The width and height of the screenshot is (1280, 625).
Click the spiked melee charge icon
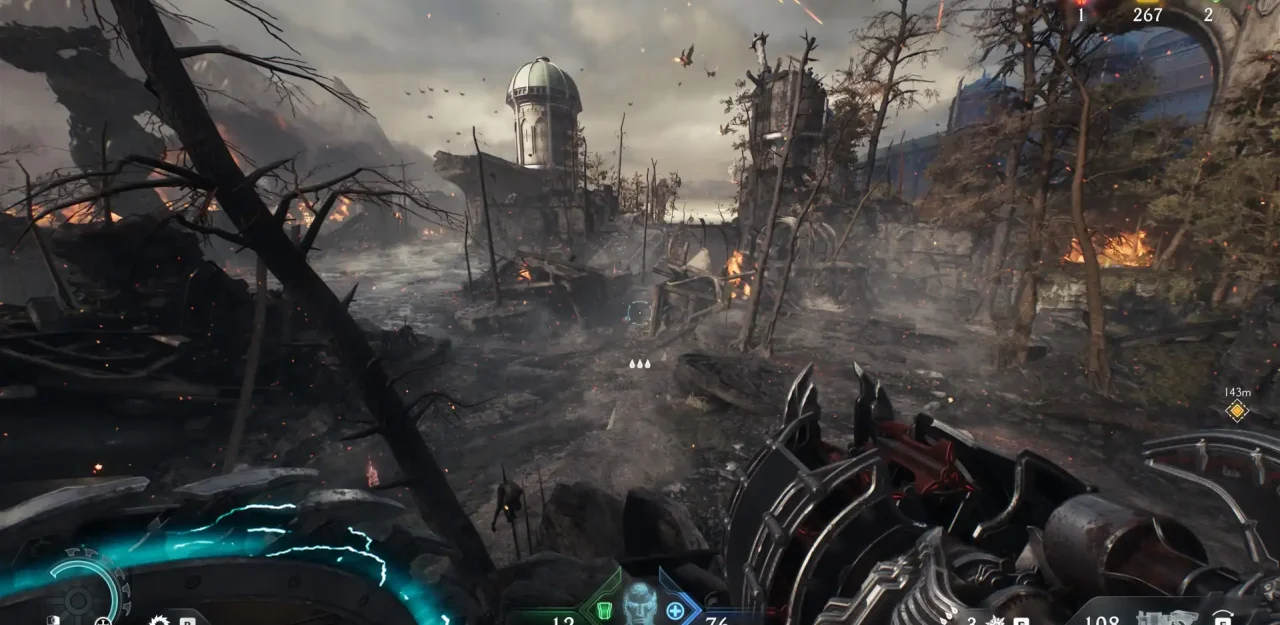(993, 620)
